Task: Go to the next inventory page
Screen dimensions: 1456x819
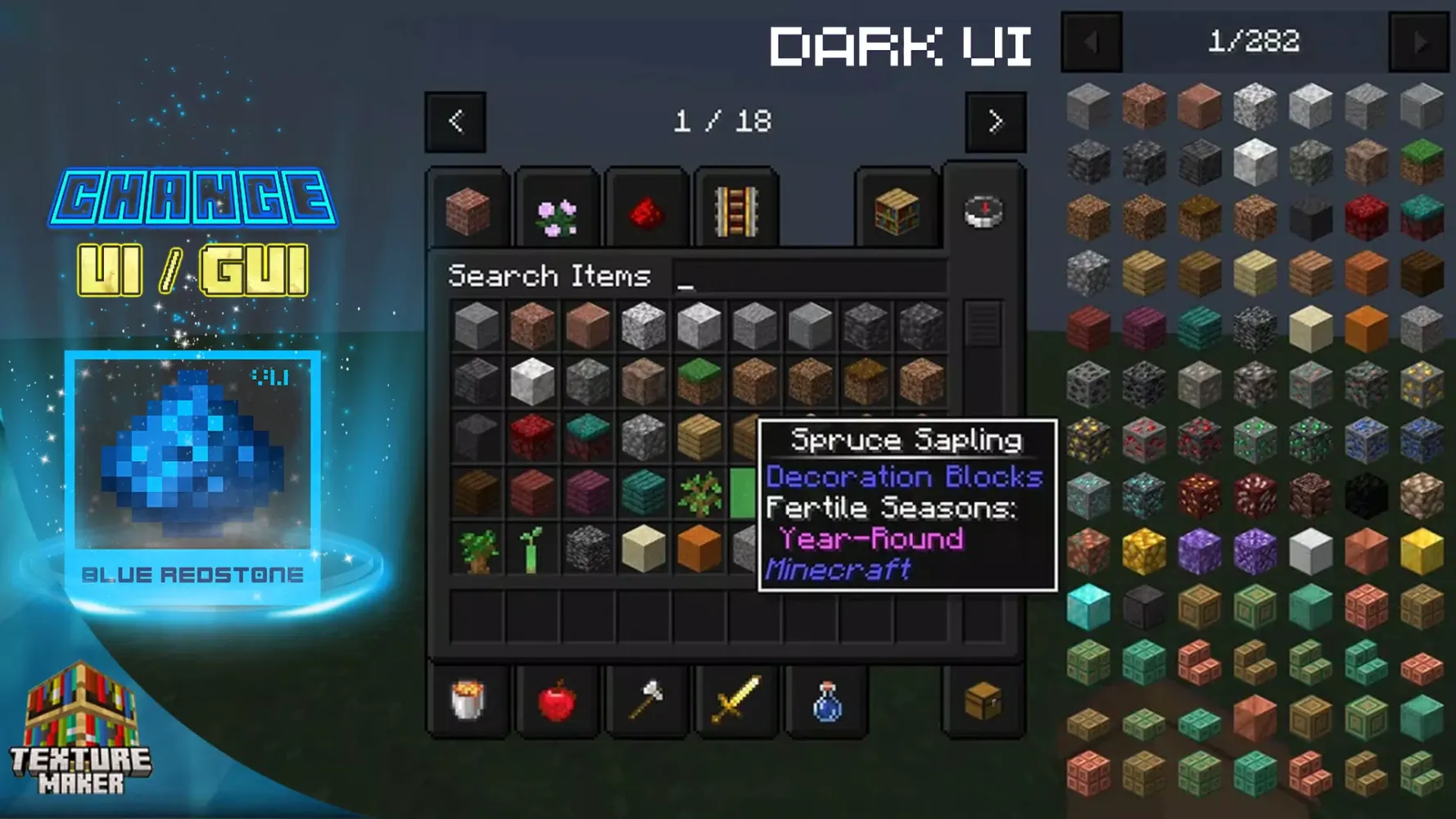Action: click(996, 121)
